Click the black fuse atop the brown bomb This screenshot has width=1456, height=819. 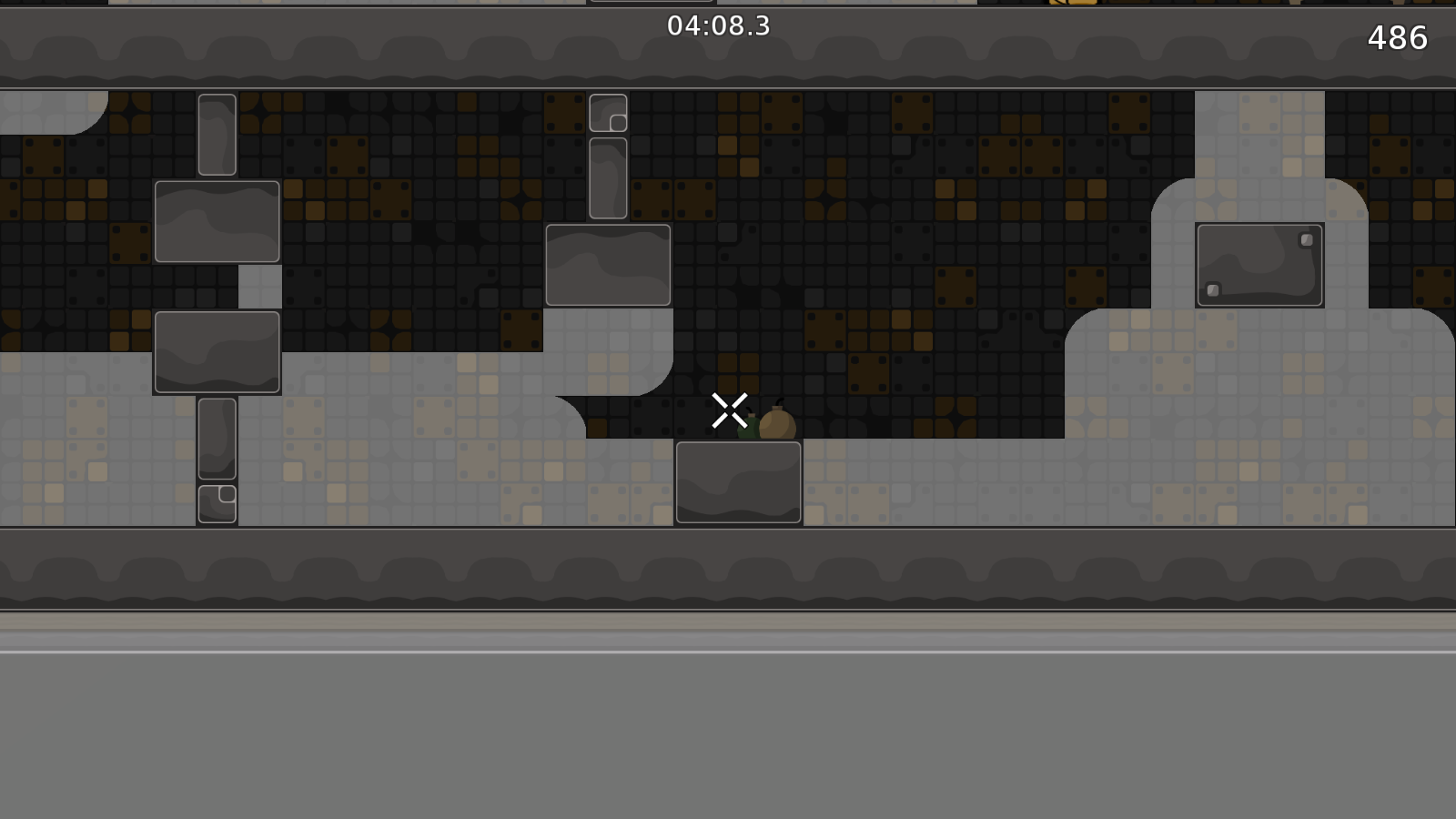point(778,403)
